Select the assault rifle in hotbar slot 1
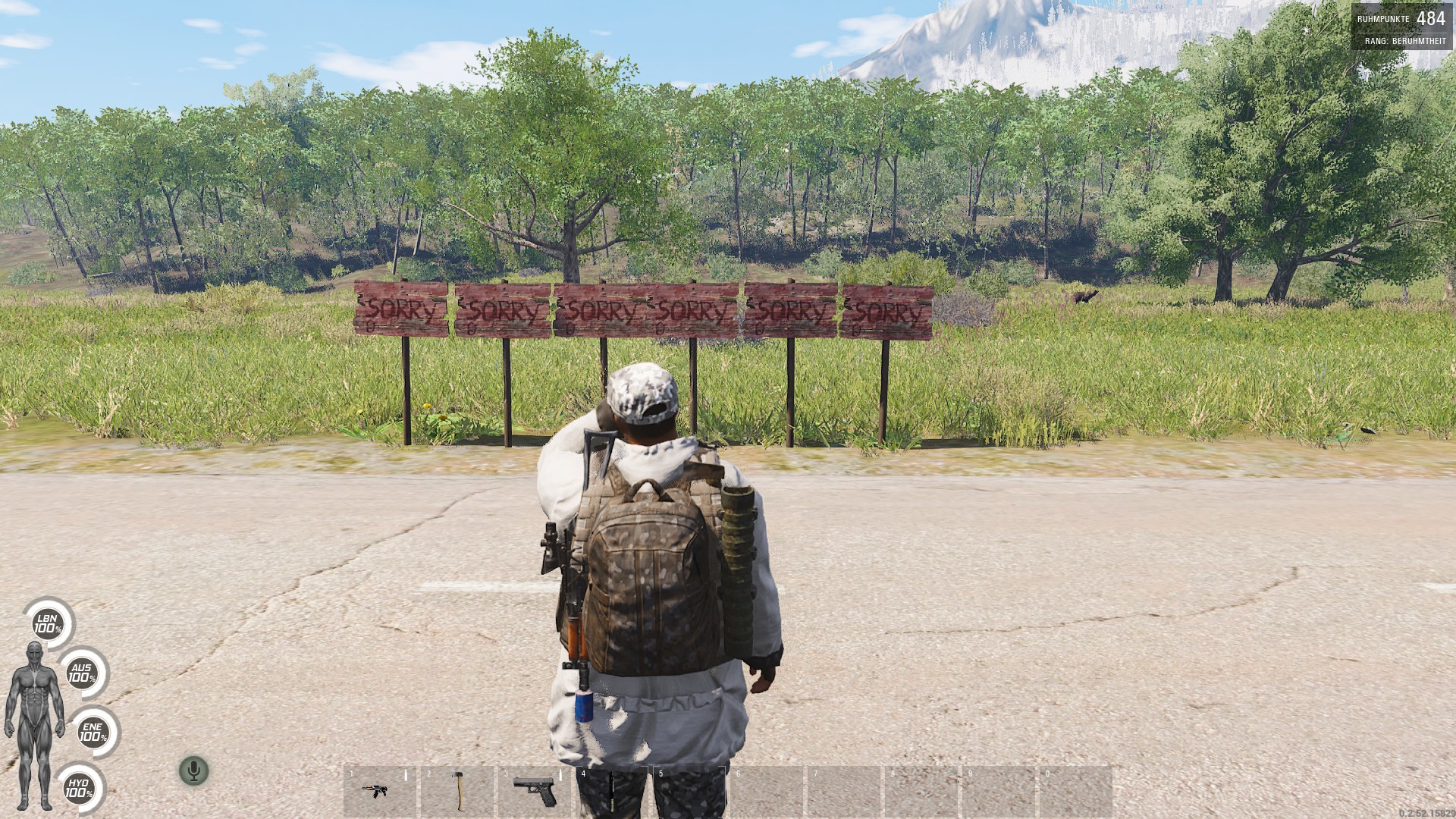Screen dimensions: 1456x819 pyautogui.click(x=374, y=791)
